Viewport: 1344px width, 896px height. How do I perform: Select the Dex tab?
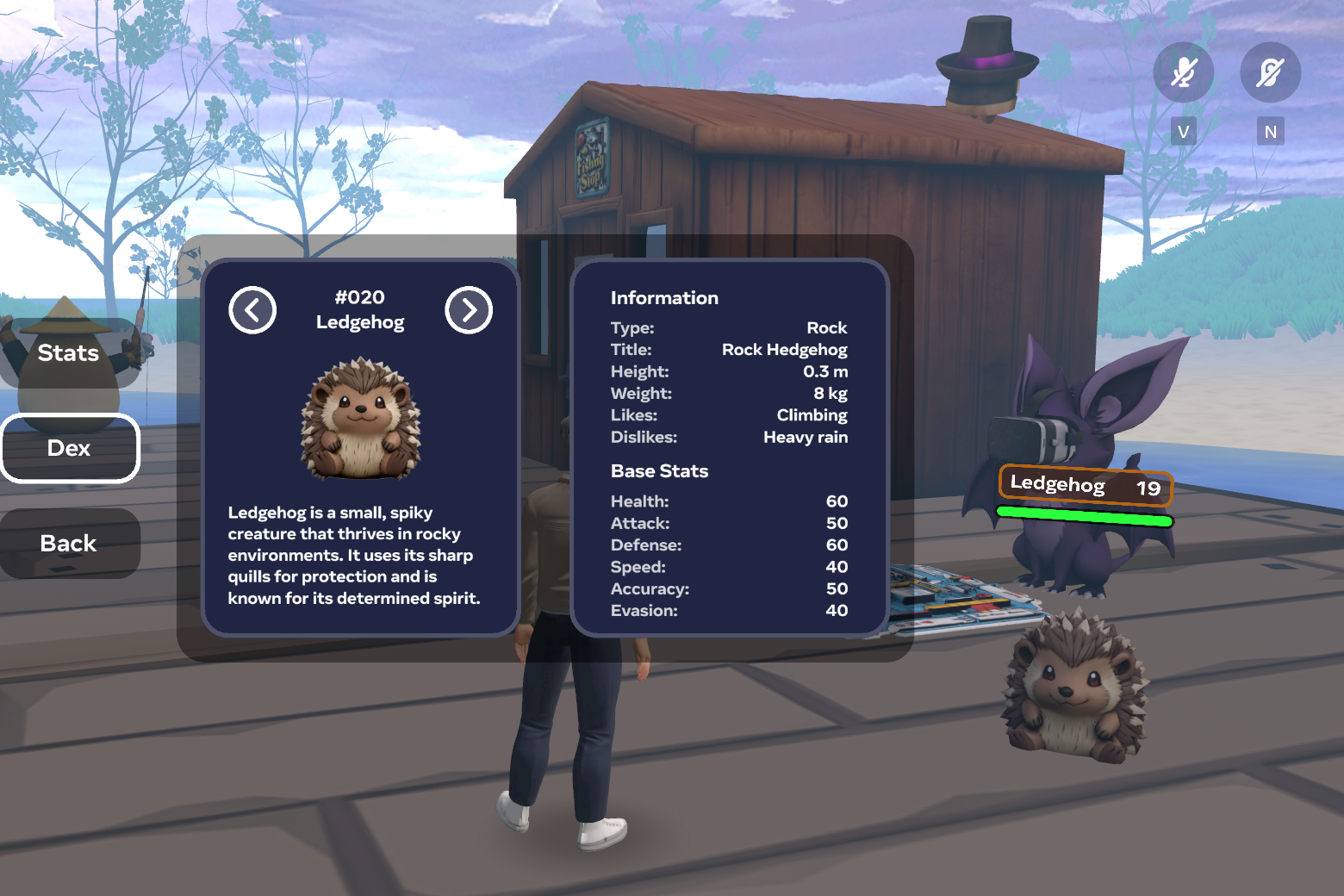(69, 448)
